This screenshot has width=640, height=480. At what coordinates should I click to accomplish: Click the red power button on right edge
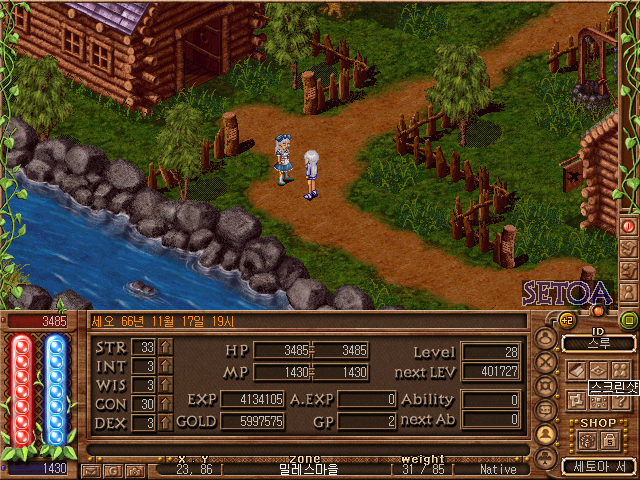tap(629, 226)
